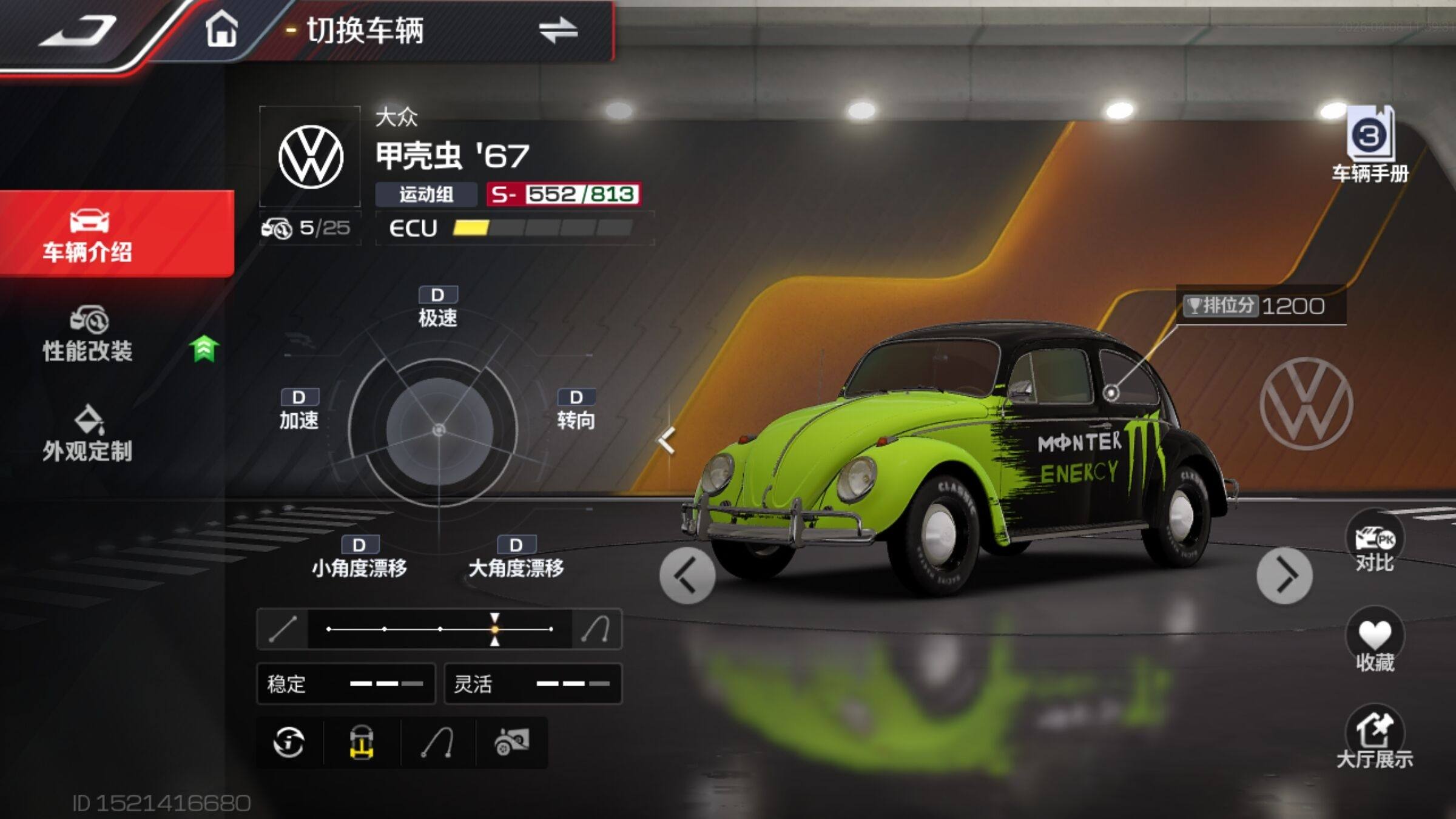Image resolution: width=1456 pixels, height=819 pixels.
Task: Go back using the top-left return arrow
Action: click(x=79, y=30)
